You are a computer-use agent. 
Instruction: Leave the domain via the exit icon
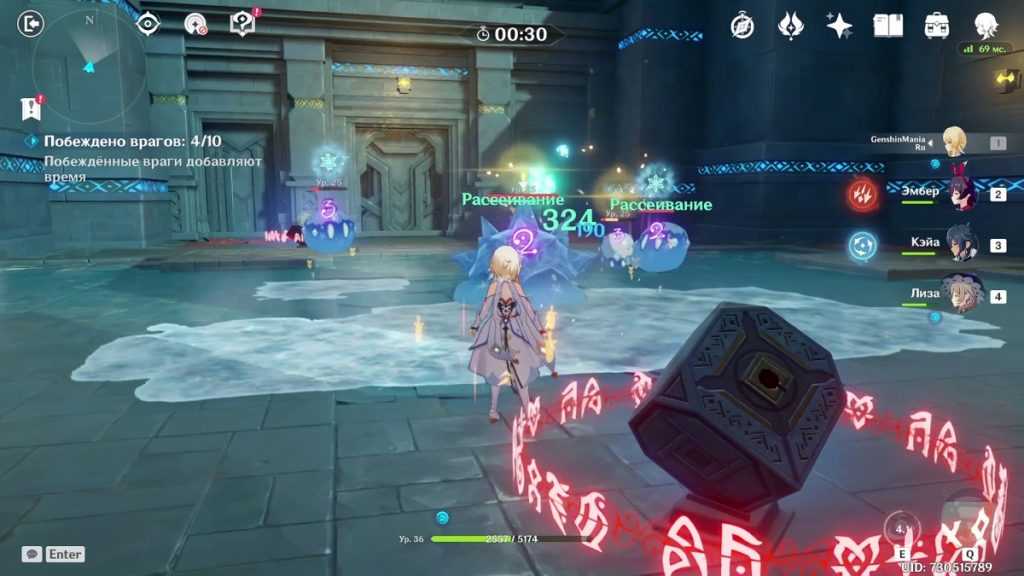(31, 24)
